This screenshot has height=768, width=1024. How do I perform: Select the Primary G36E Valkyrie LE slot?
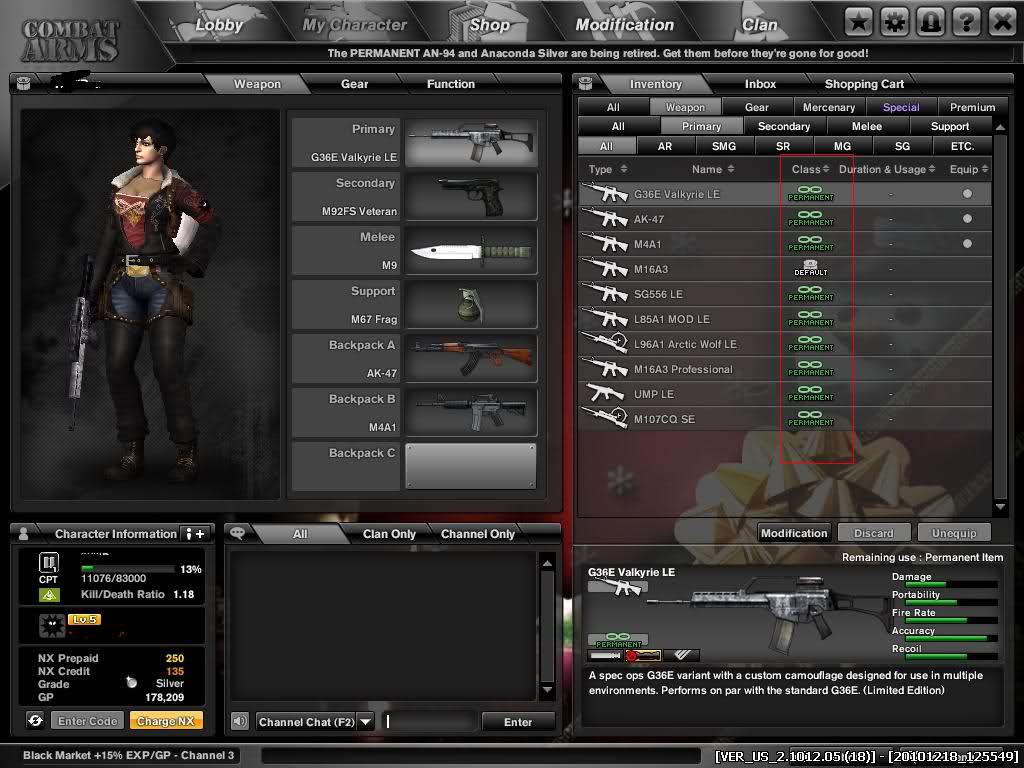414,143
